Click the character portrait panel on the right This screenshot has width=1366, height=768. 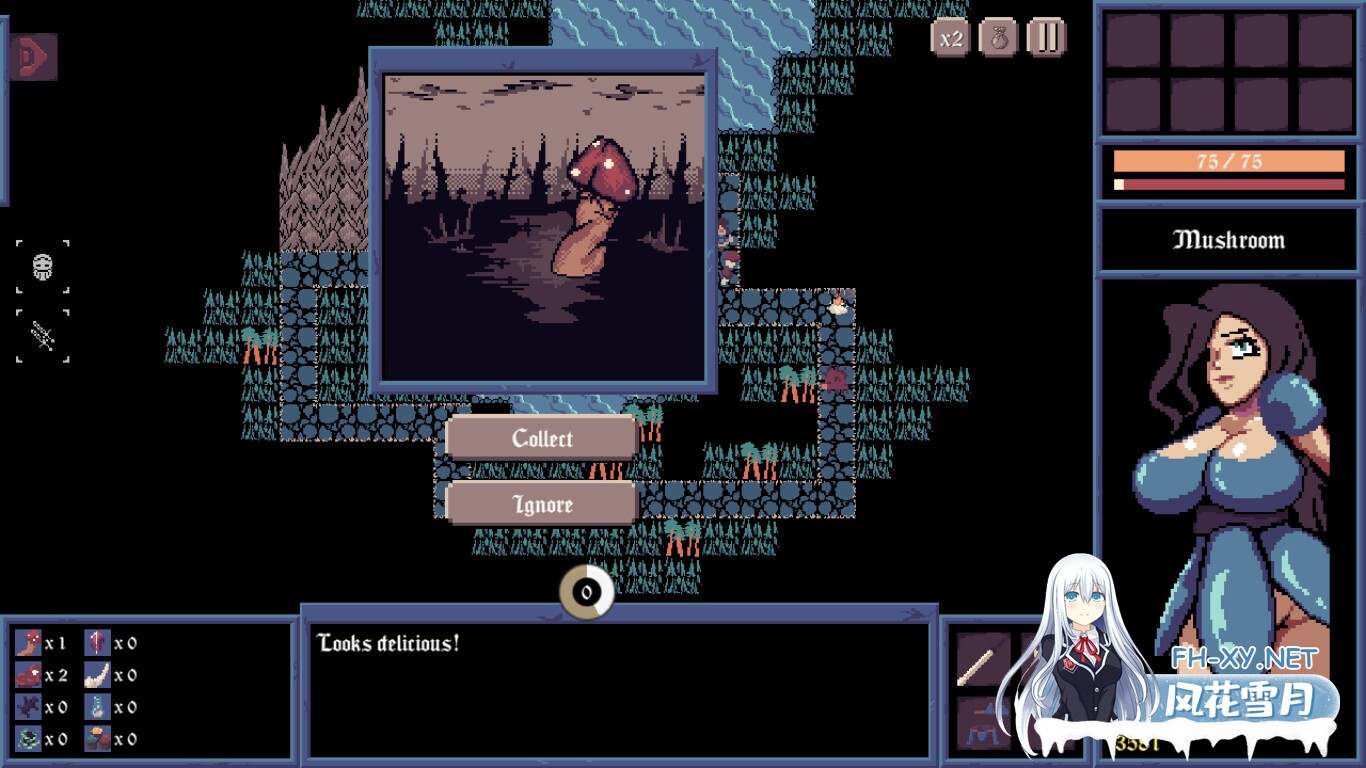coord(1228,450)
